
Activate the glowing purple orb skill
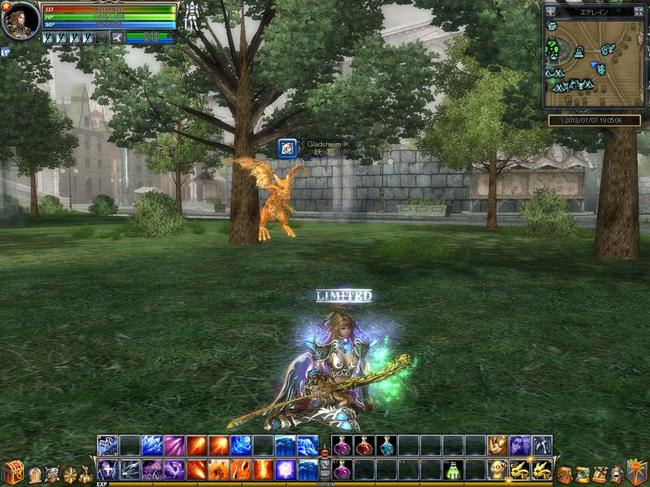click(x=285, y=468)
